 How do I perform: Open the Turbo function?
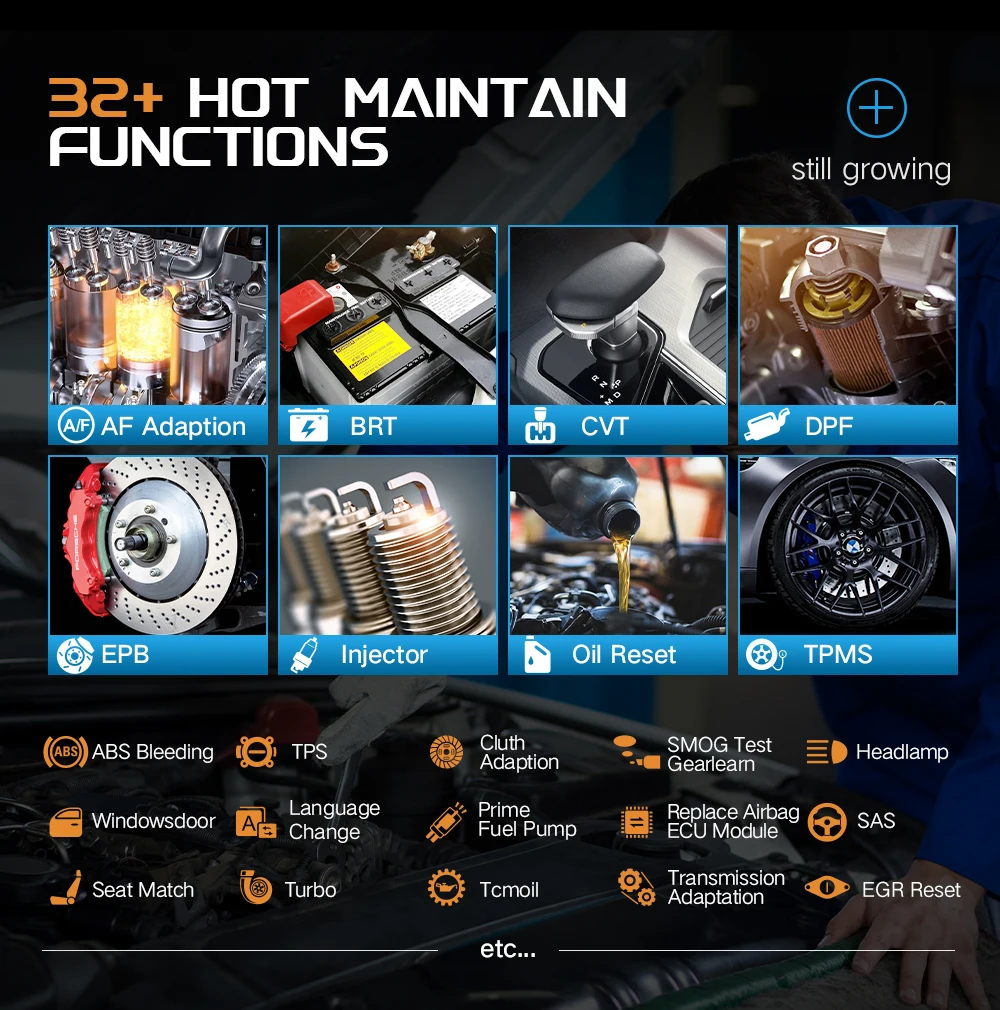289,889
